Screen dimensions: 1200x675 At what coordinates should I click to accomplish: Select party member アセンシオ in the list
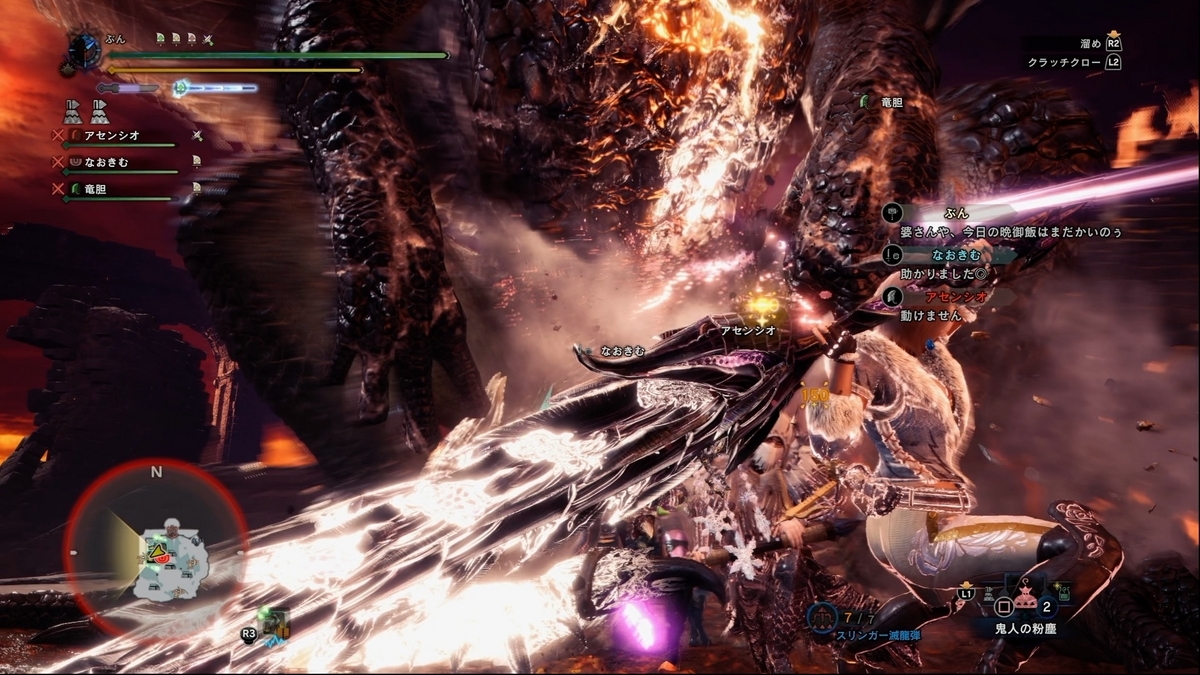110,136
